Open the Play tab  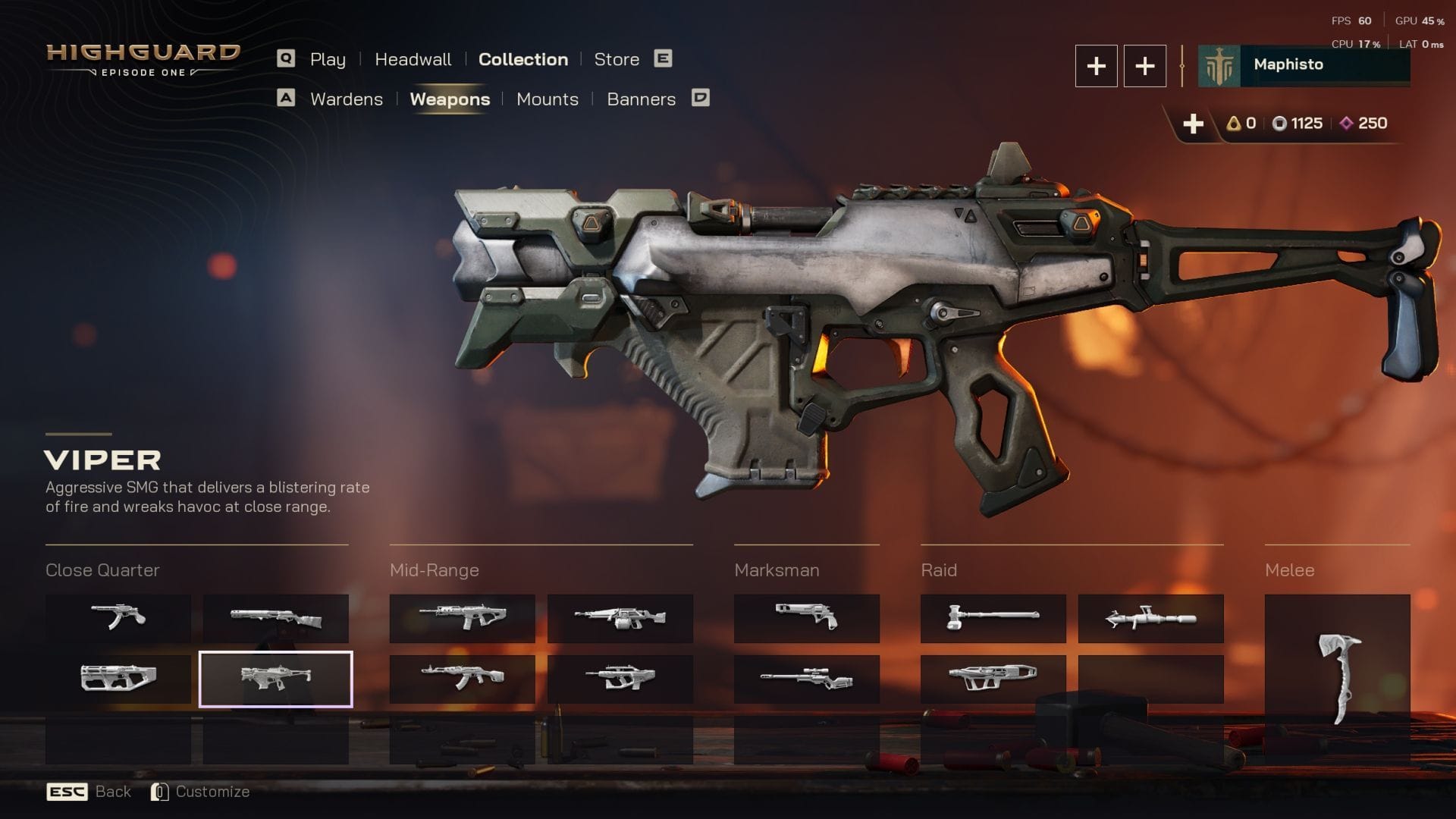coord(327,59)
